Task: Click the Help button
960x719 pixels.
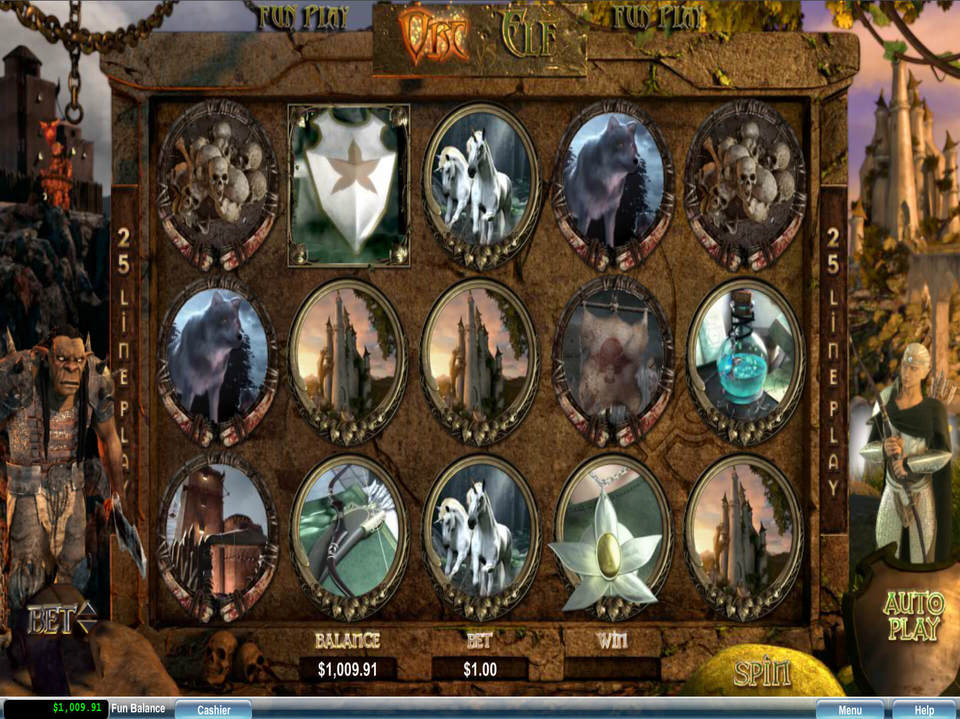Action: (924, 709)
